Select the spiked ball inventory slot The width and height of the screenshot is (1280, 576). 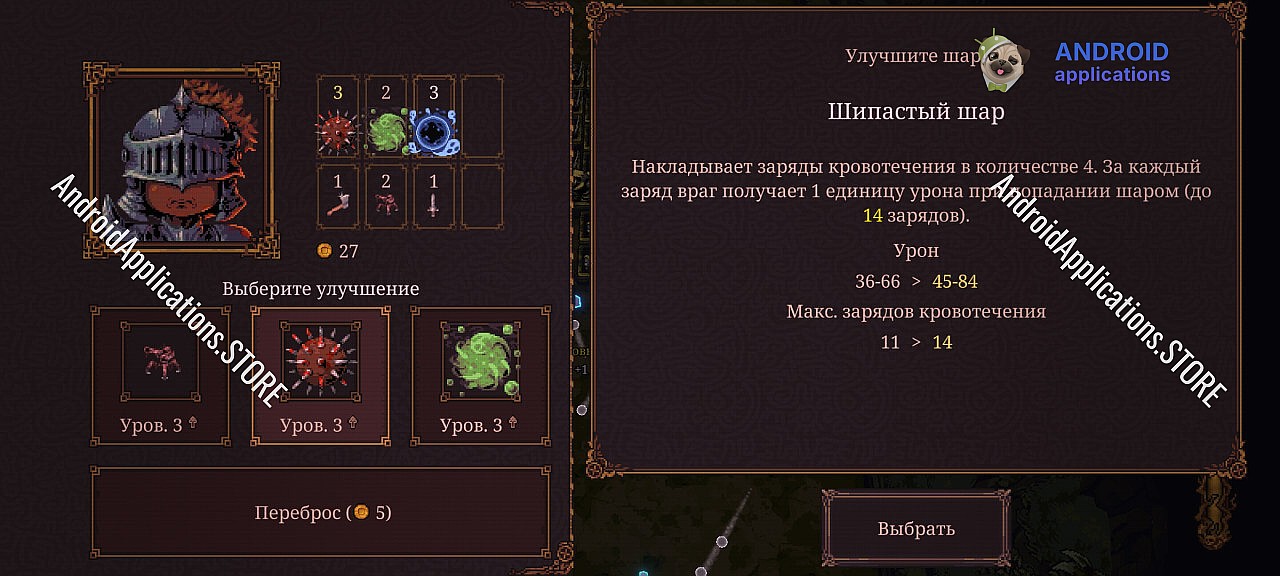338,117
